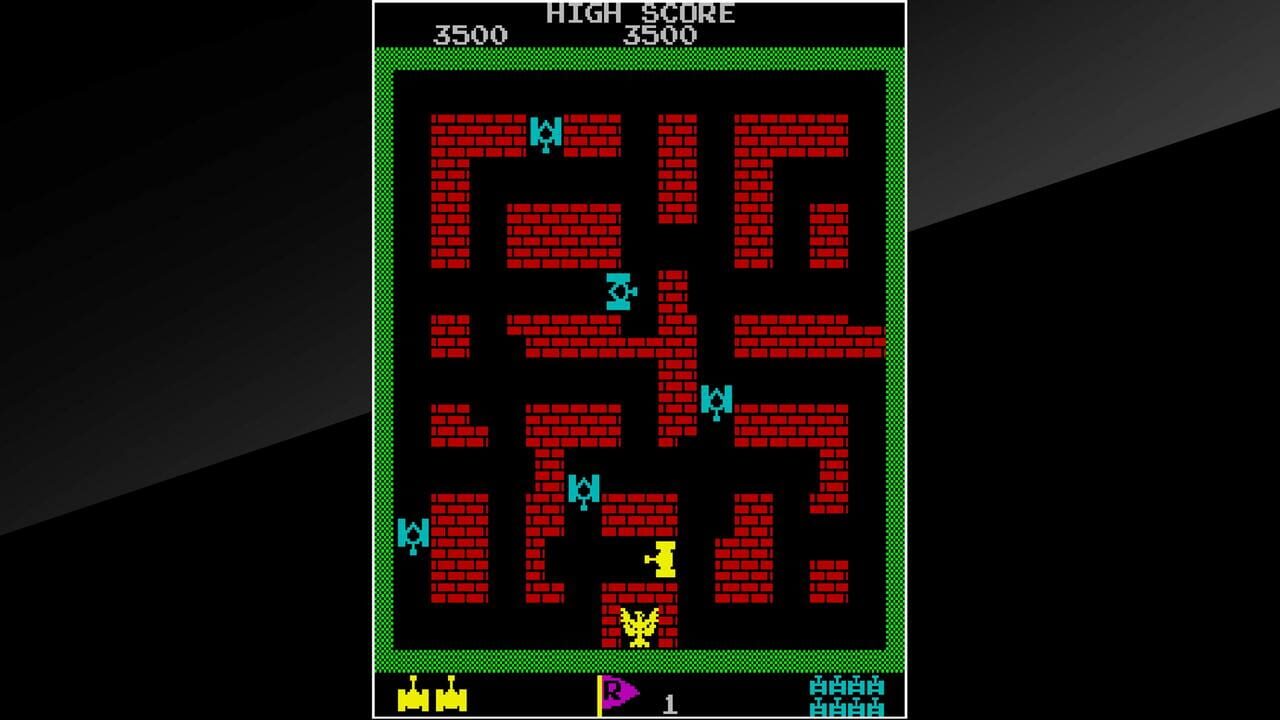
Task: Click the yellow eagle base emblem
Action: point(638,629)
